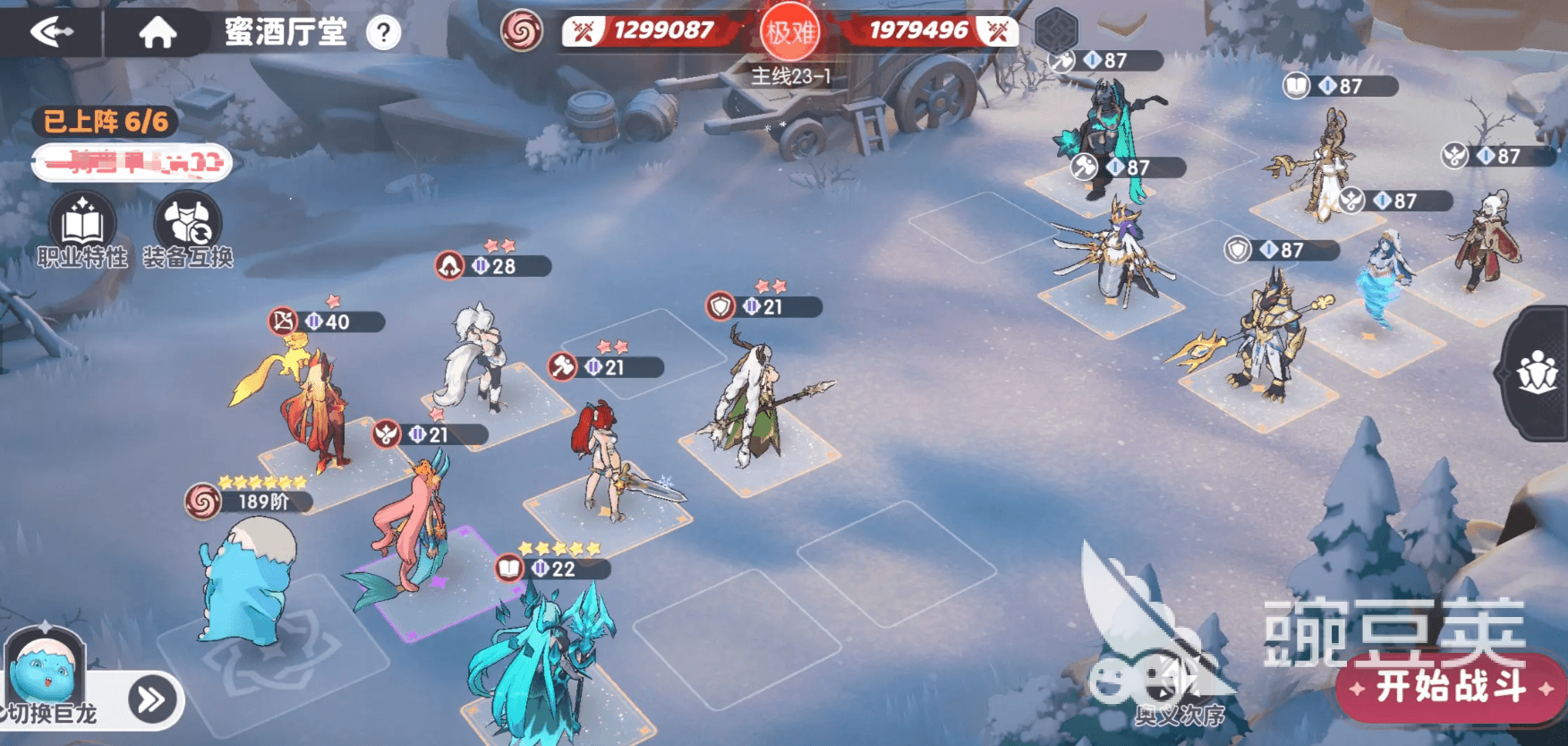Click the 极难 difficulty badge

[789, 33]
